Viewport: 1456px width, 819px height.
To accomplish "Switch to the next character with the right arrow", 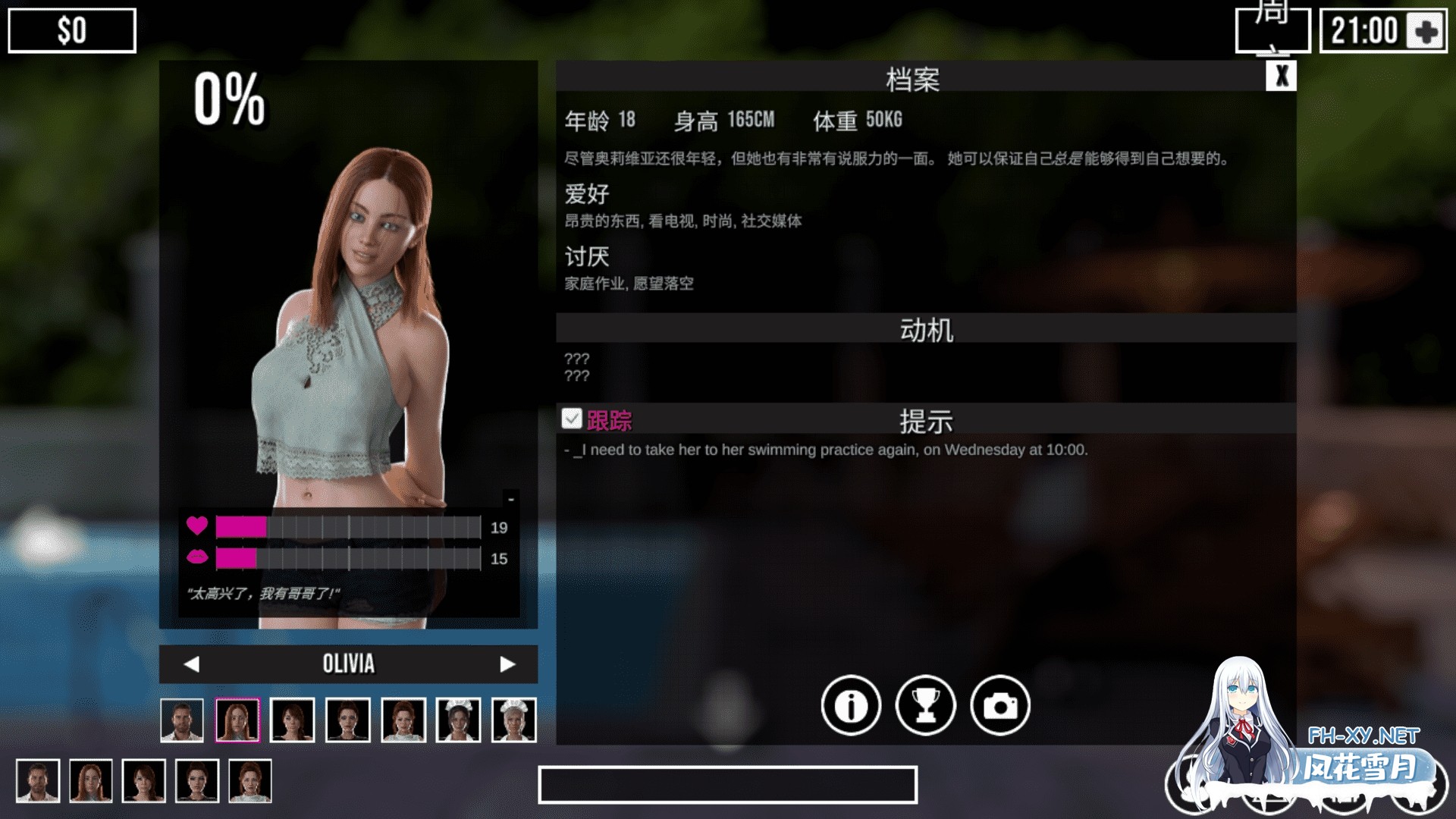I will tap(506, 664).
